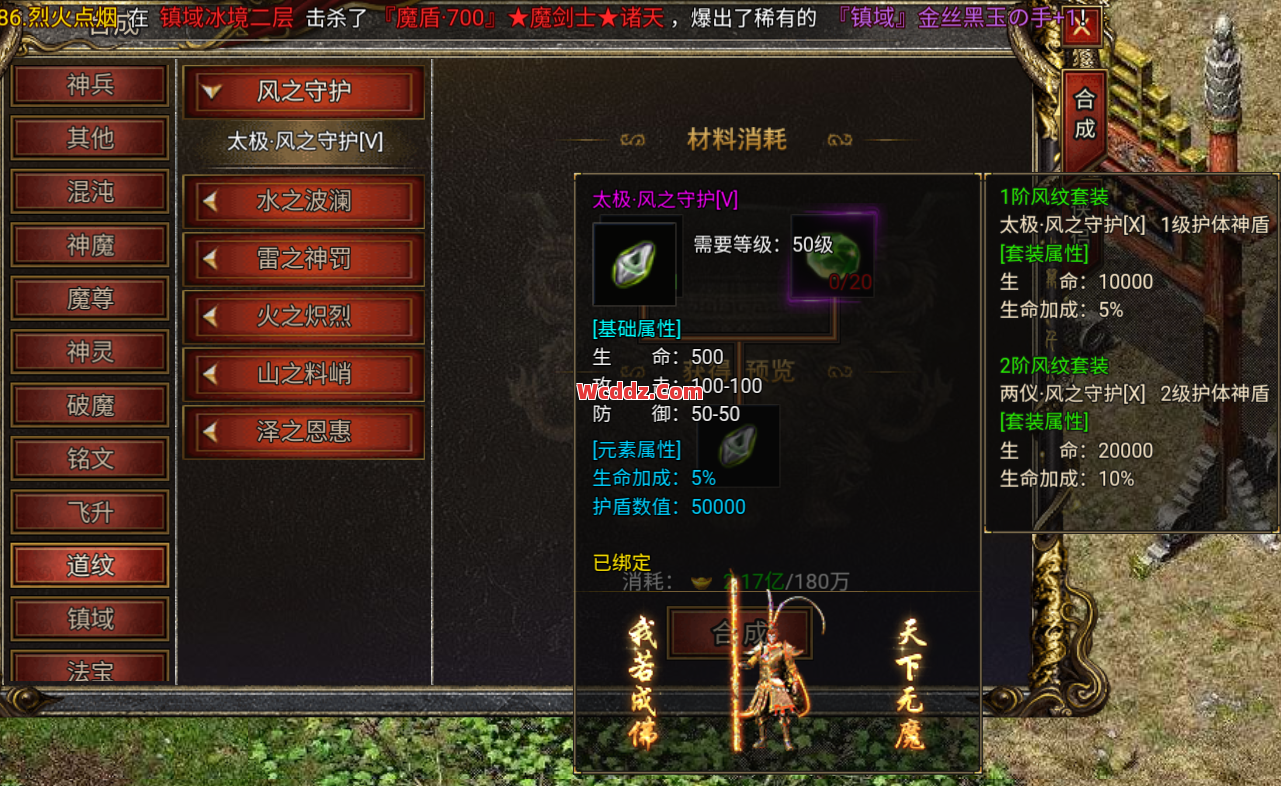Click the jade talisman icon in 材料消耗 panel
This screenshot has height=786, width=1281.
click(x=635, y=265)
